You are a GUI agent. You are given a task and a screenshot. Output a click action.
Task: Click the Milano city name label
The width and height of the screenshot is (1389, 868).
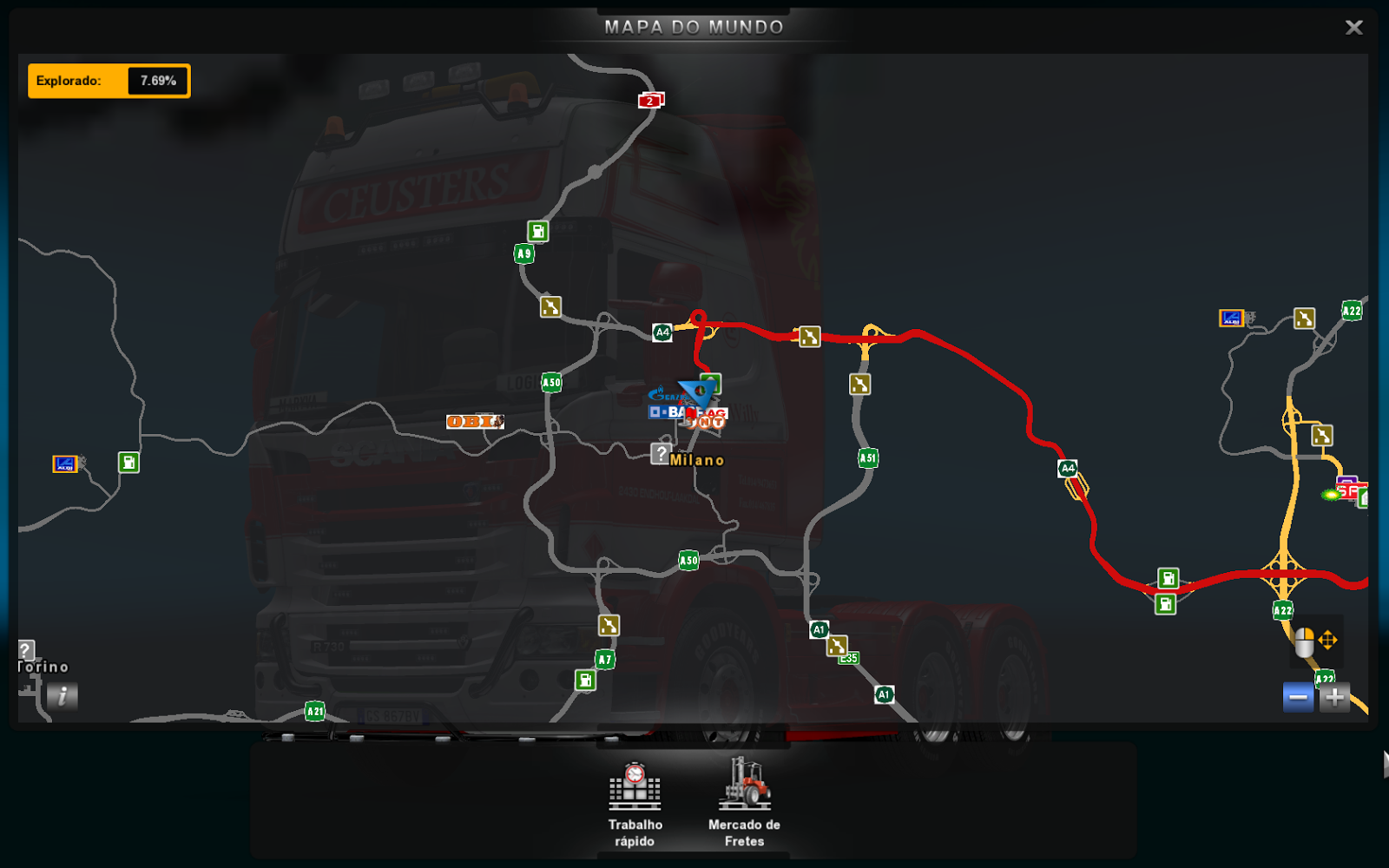pos(697,459)
